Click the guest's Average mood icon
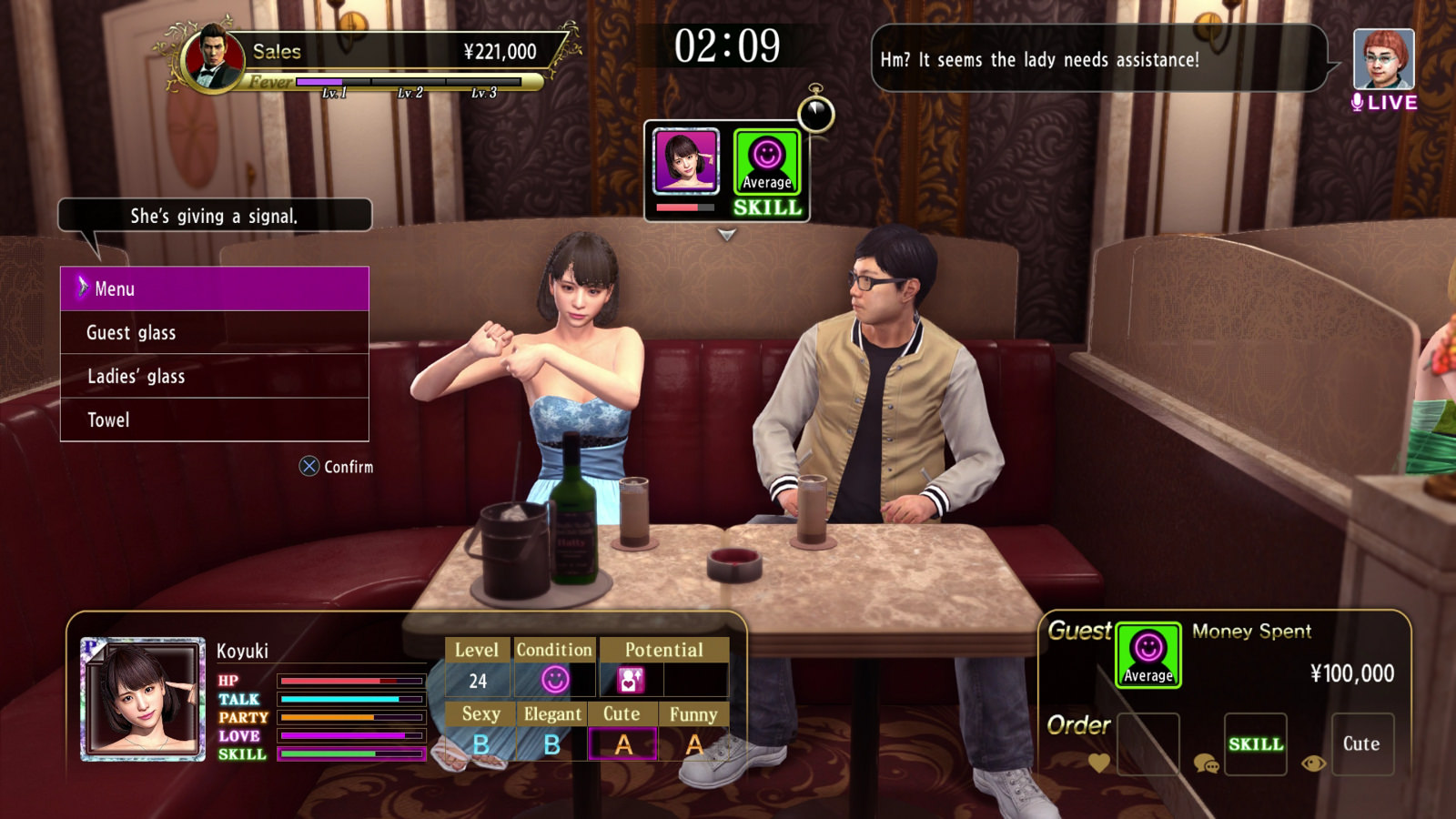This screenshot has height=819, width=1456. pos(1148,655)
